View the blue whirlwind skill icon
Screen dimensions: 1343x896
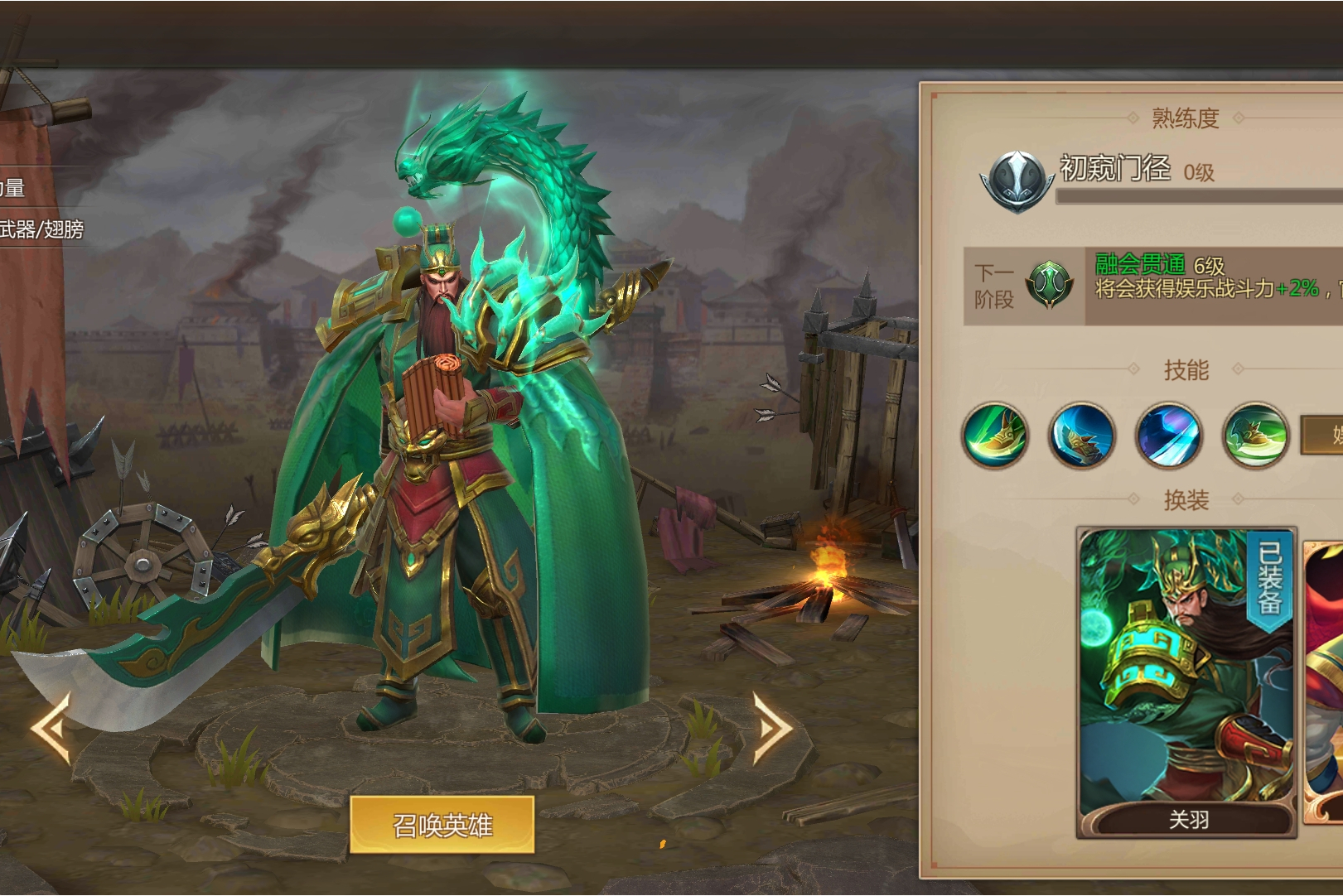[x=1081, y=436]
